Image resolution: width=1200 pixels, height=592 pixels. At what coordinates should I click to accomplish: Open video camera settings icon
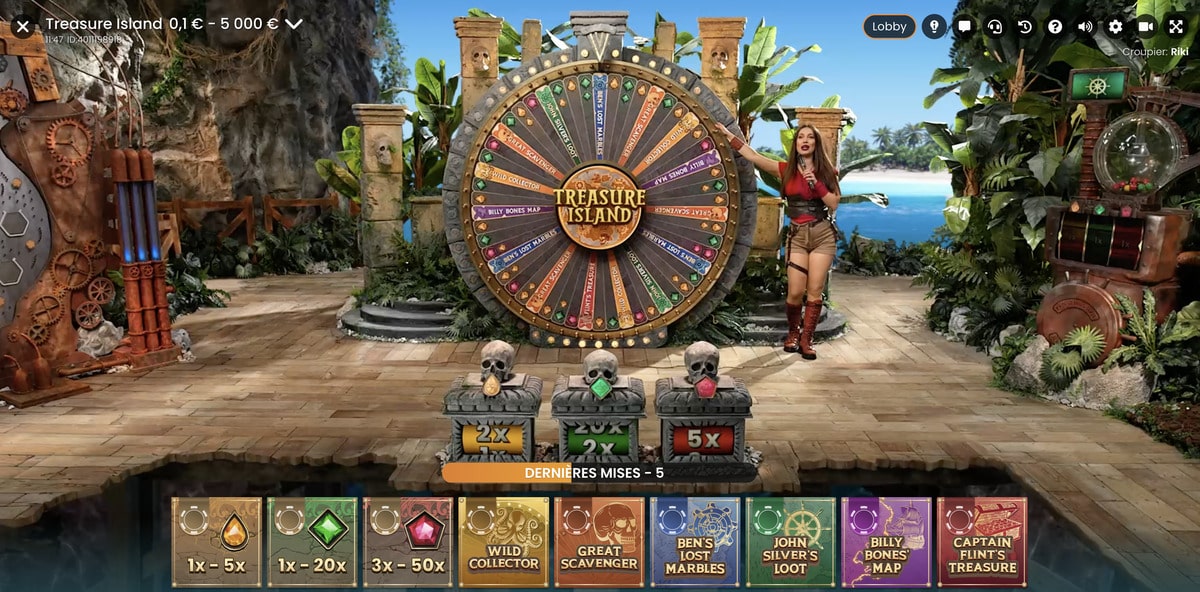pos(1146,27)
